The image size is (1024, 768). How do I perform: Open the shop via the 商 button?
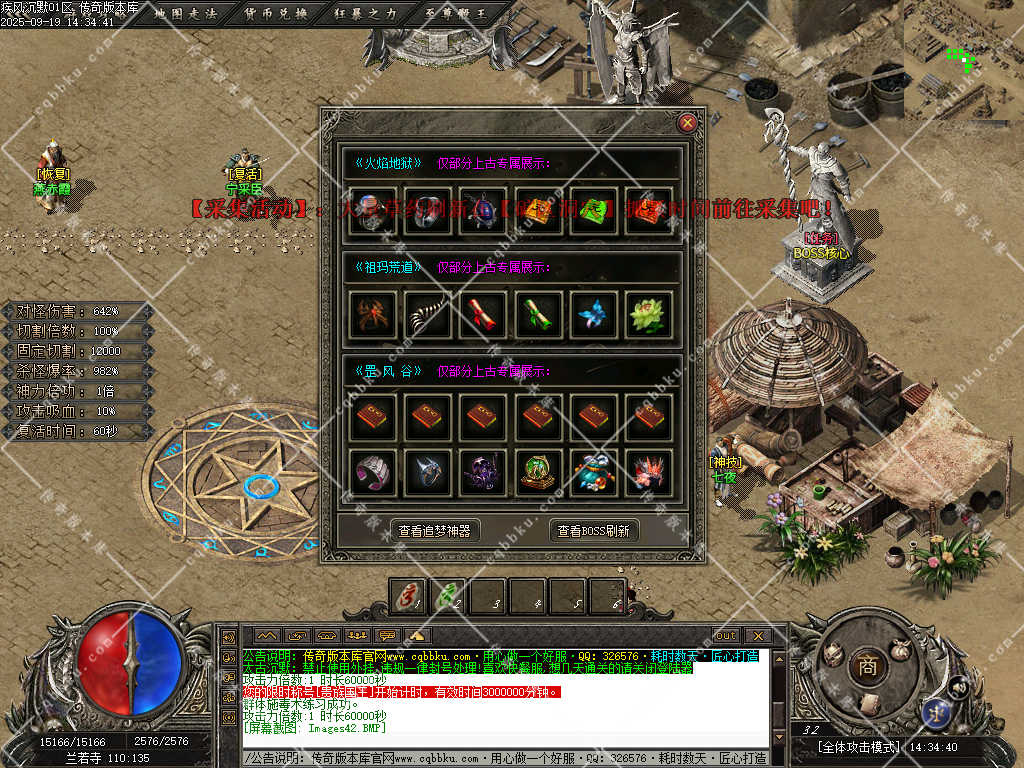pyautogui.click(x=863, y=665)
